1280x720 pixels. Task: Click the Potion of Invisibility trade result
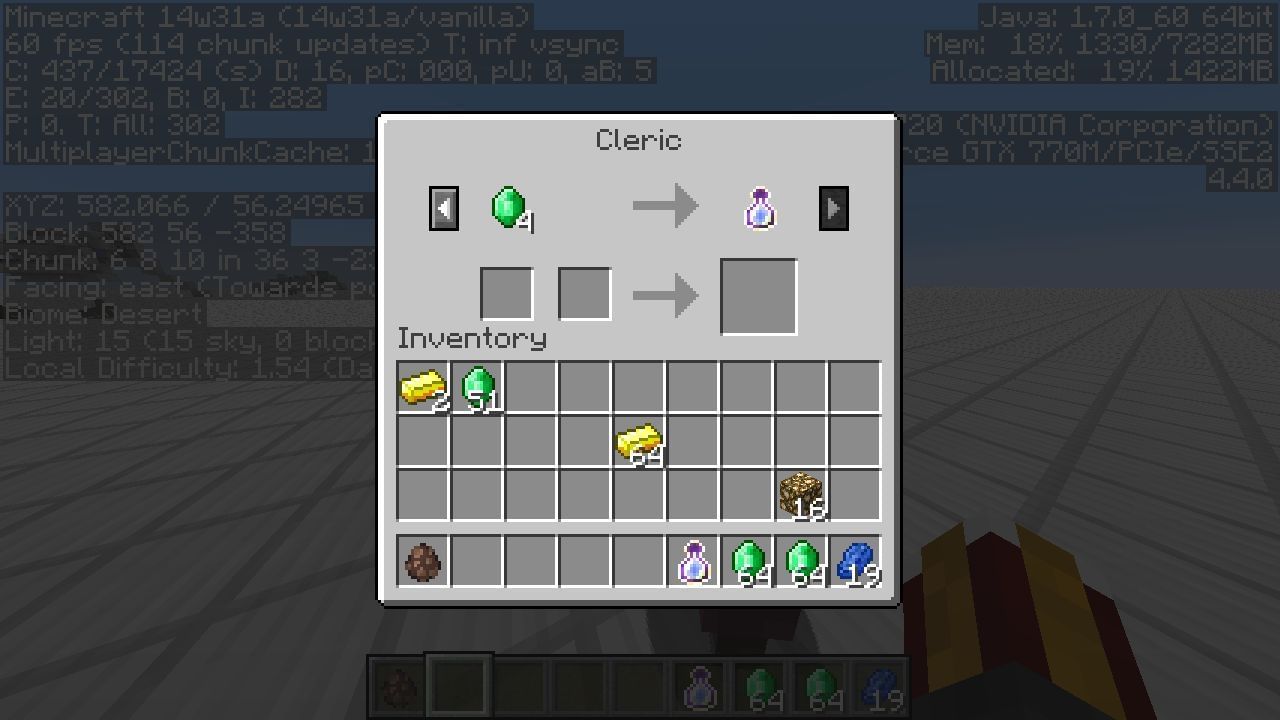point(758,206)
